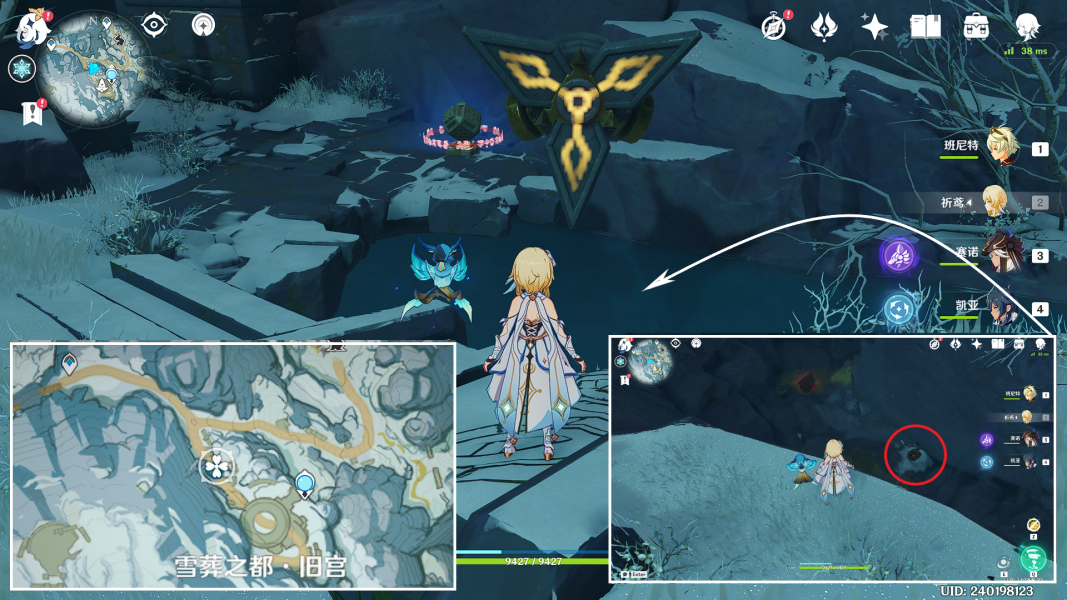Screen dimensions: 1067x600
Task: Click the snowflake Sheer Cold icon
Action: (x=22, y=68)
